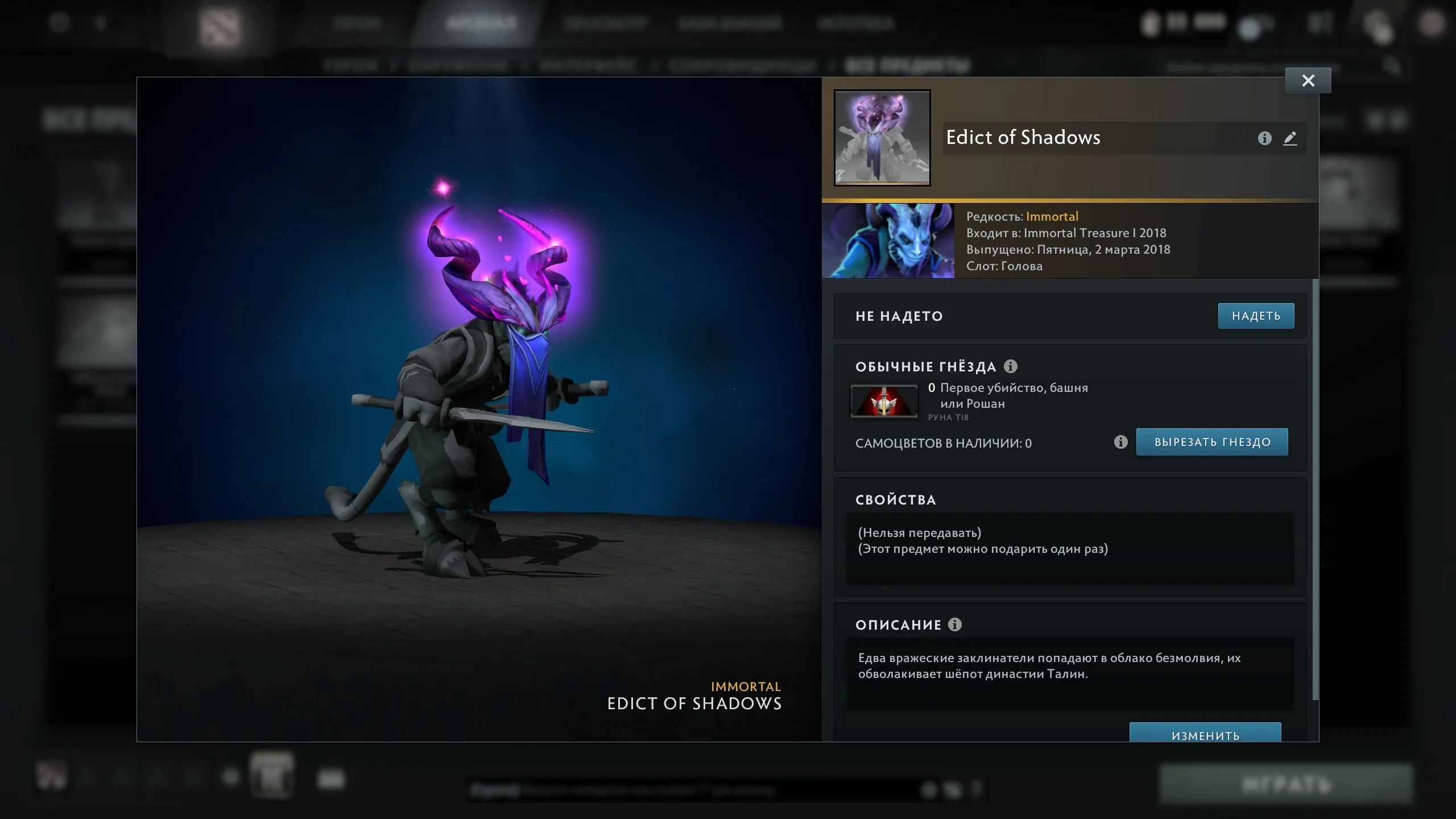Close the item details dialog with the X
The width and height of the screenshot is (1456, 819).
tap(1308, 80)
